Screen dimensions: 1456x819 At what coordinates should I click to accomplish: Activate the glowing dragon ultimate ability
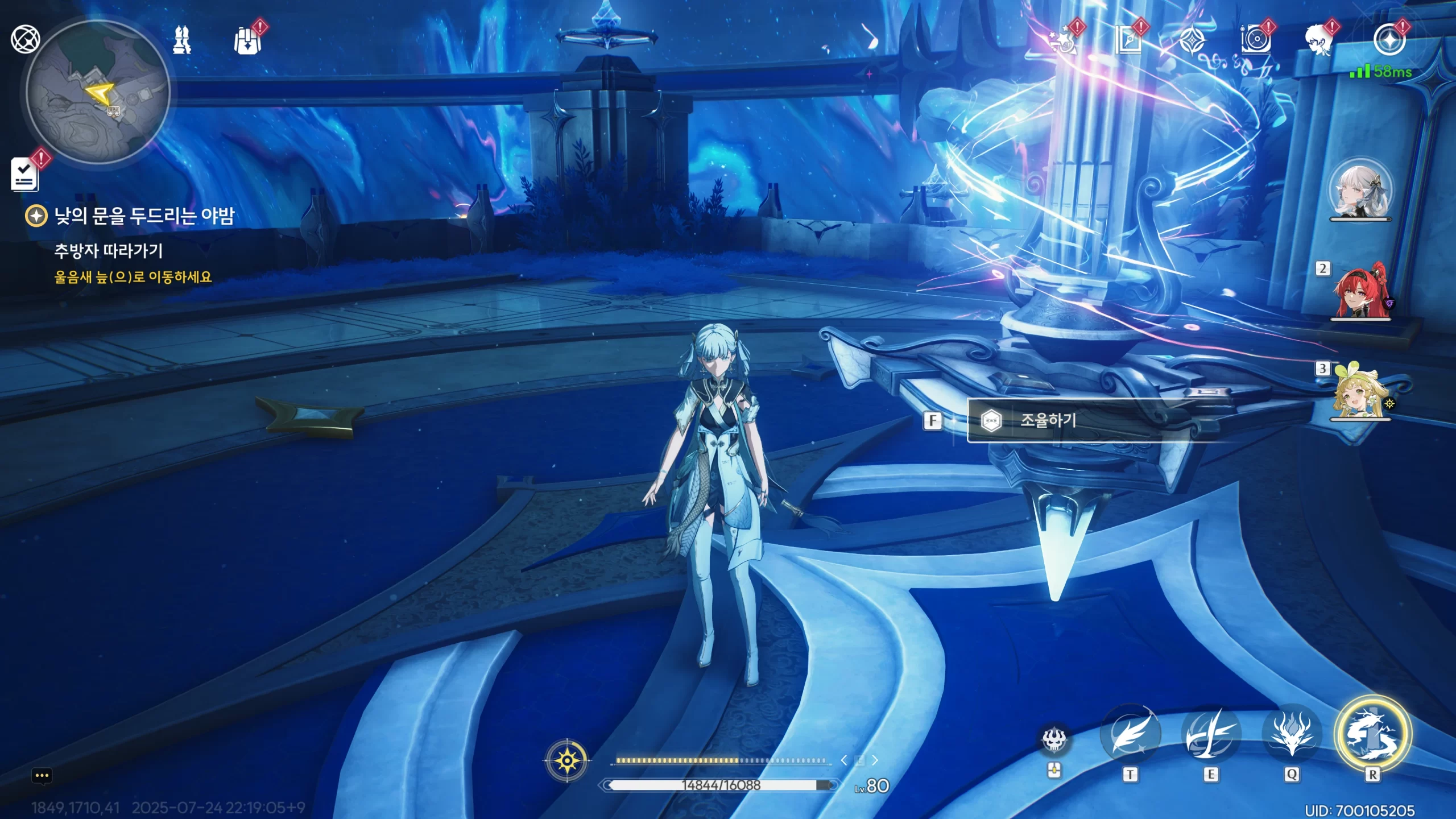[x=1372, y=734]
